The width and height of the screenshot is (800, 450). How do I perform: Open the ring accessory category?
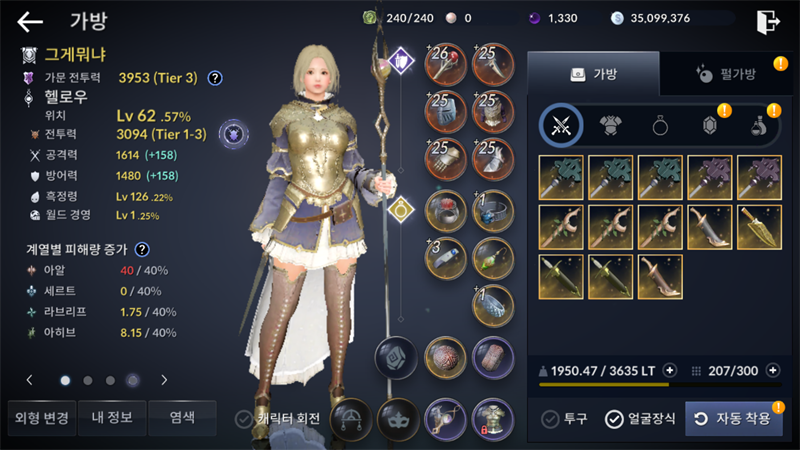point(660,125)
